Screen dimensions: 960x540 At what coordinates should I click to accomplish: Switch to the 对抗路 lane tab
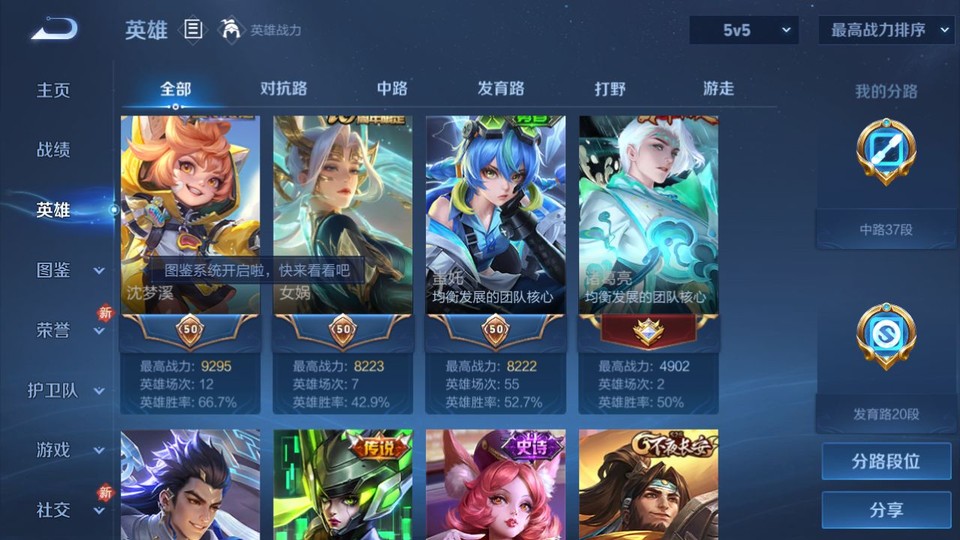283,89
